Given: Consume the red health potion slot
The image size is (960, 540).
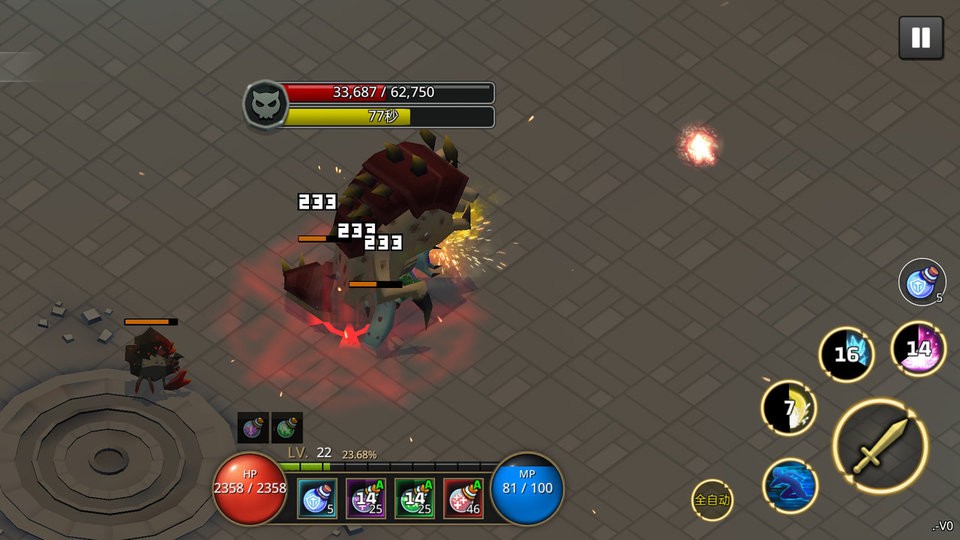Looking at the screenshot, I should coord(463,498).
